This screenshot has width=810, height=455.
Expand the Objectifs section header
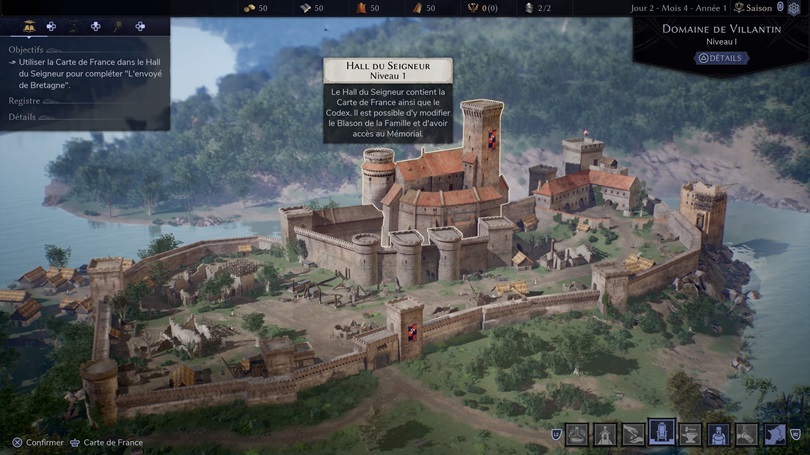tap(27, 49)
